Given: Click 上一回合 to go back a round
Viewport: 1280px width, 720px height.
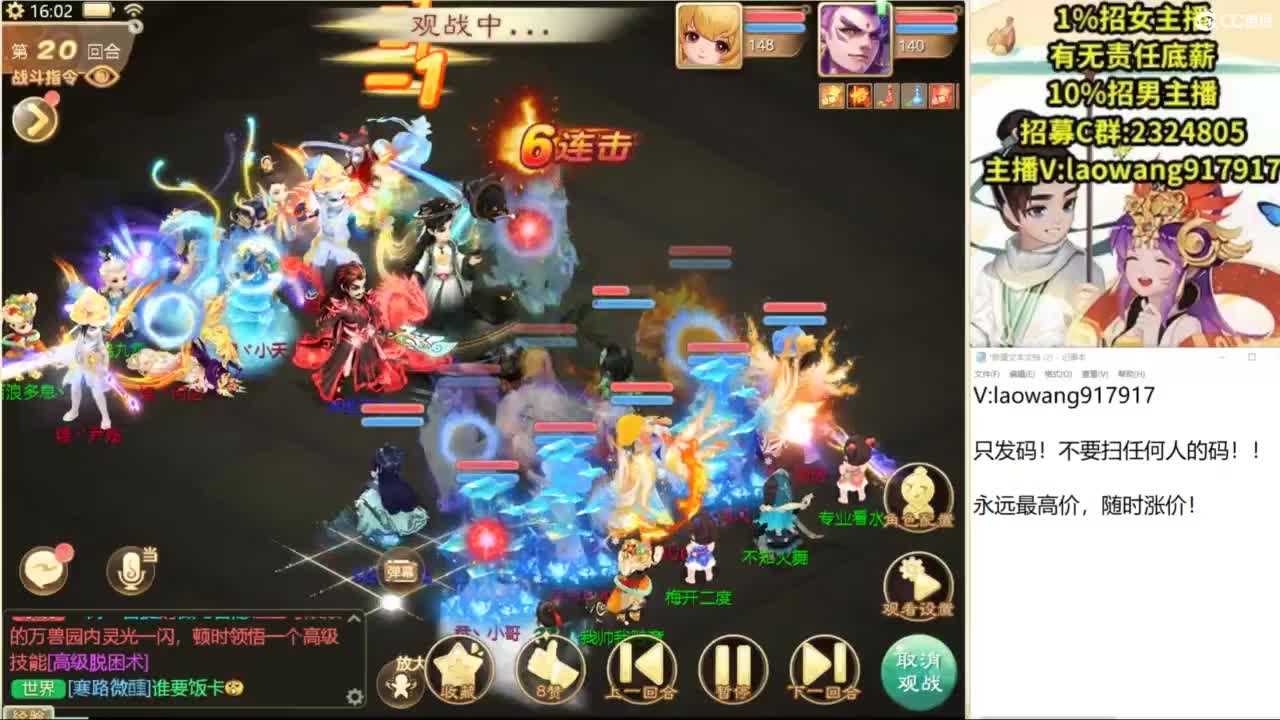Looking at the screenshot, I should tap(643, 665).
